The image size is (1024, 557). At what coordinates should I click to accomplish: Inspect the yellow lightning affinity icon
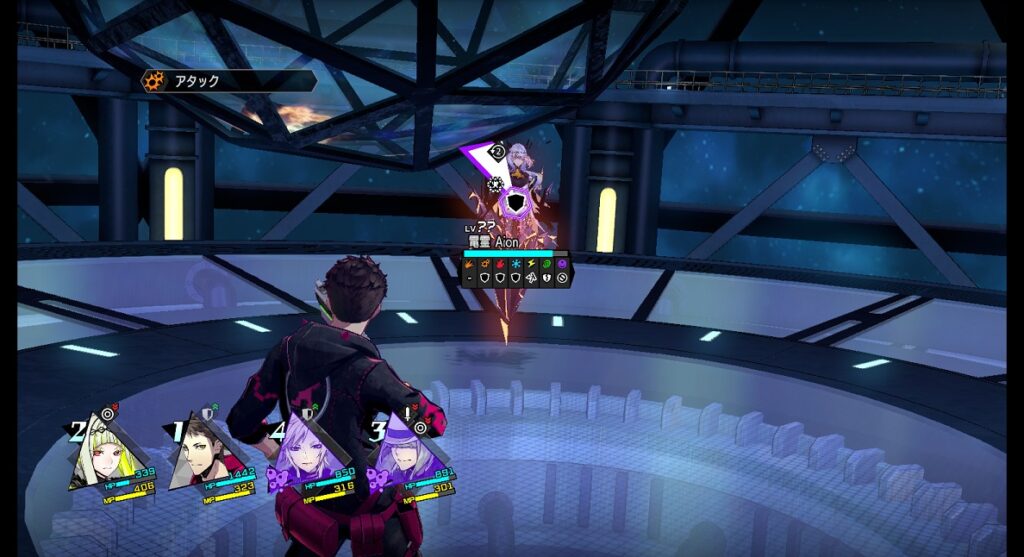(531, 265)
